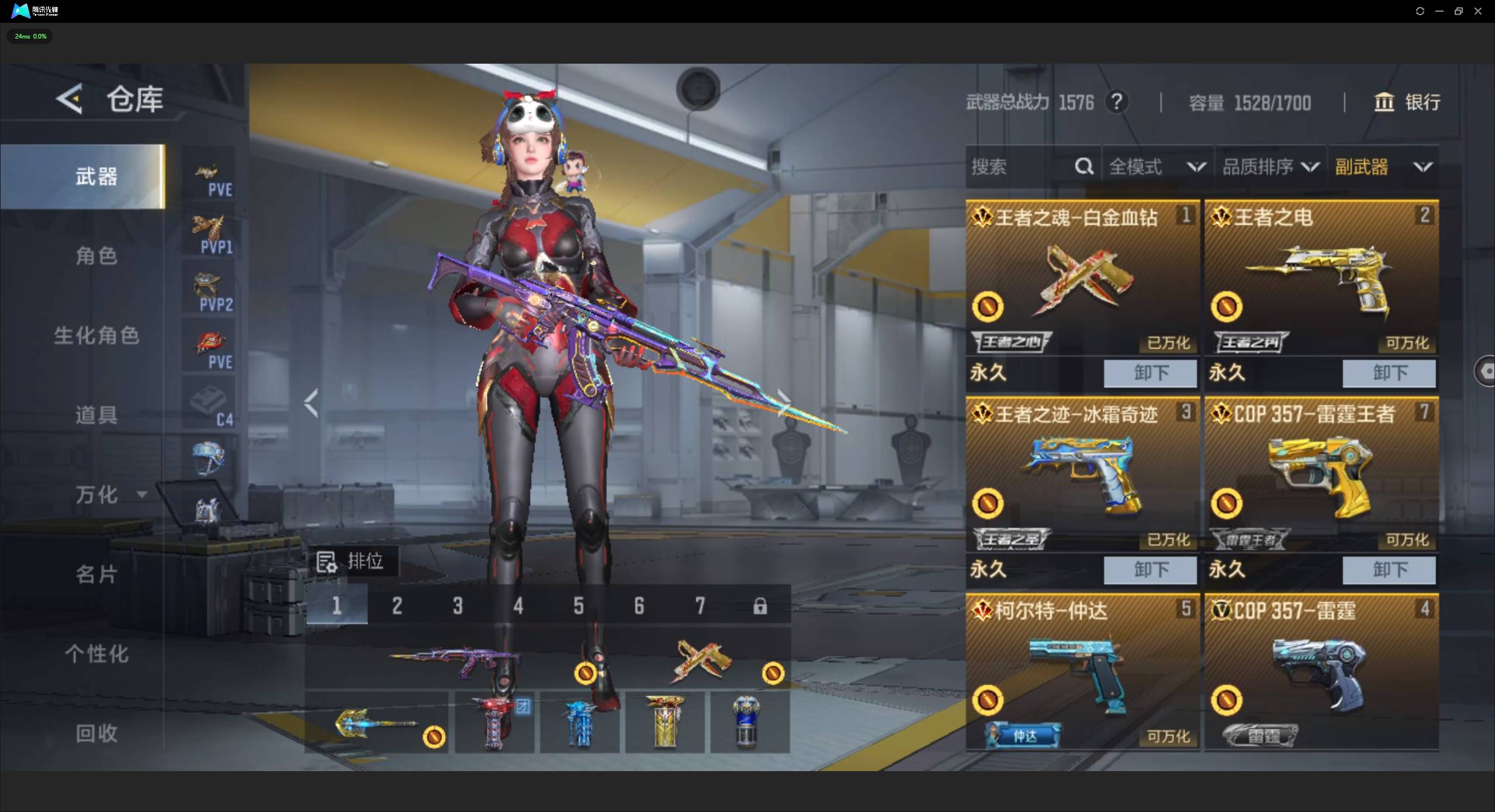The height and width of the screenshot is (812, 1495).
Task: Open the 副武器 weapon type dropdown
Action: pyautogui.click(x=1383, y=167)
